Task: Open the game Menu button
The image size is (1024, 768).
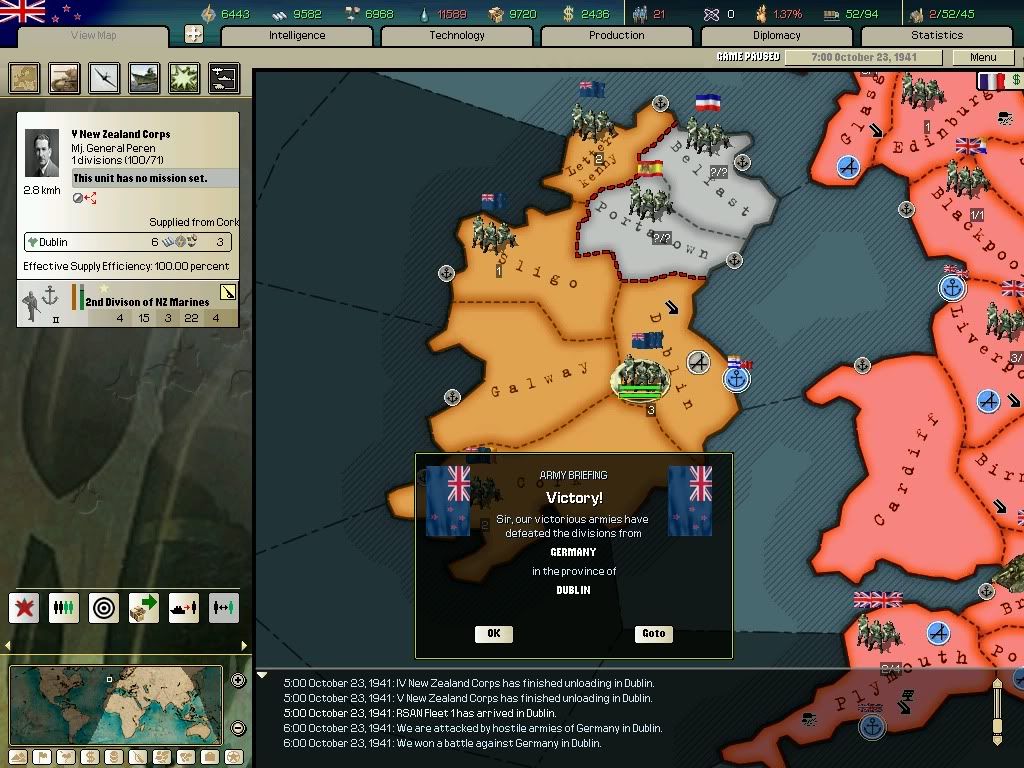Action: [983, 57]
